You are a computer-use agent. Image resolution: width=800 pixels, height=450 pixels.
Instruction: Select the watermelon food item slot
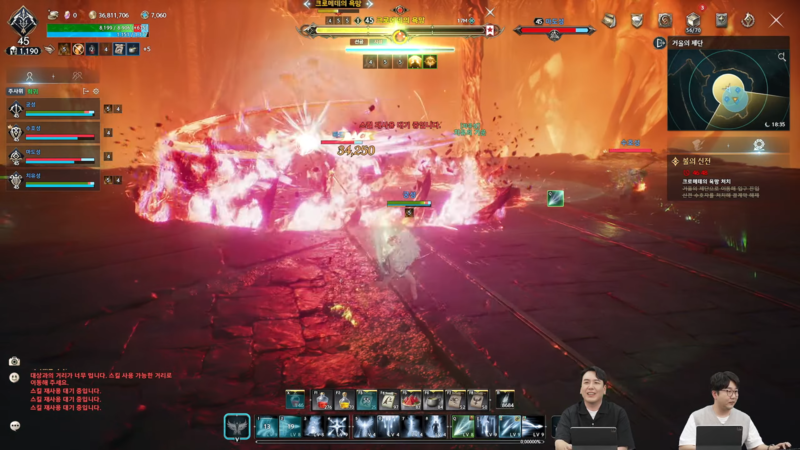tap(411, 400)
